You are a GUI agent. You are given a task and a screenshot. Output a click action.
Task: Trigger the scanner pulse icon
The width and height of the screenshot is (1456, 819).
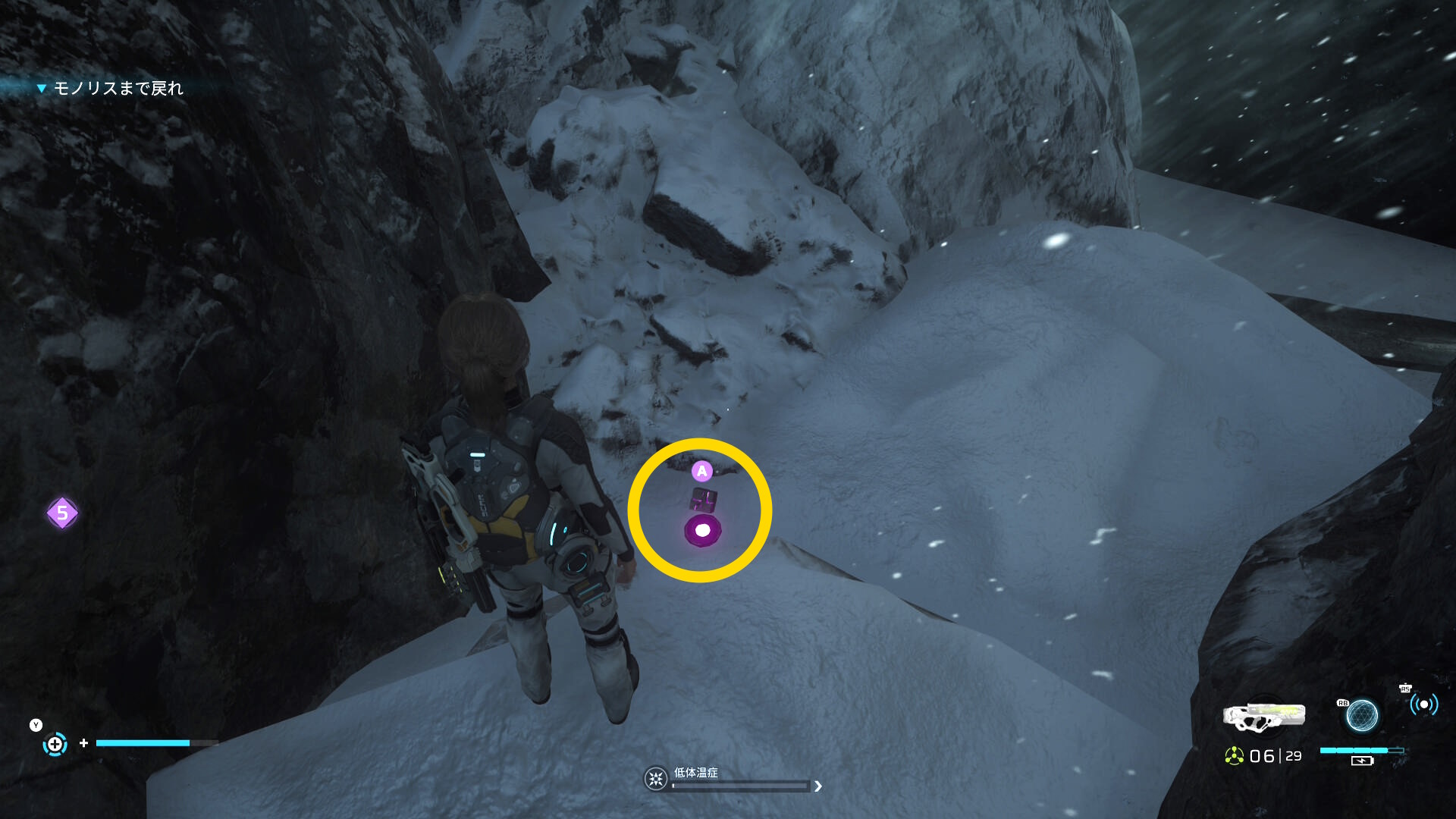[x=1423, y=705]
